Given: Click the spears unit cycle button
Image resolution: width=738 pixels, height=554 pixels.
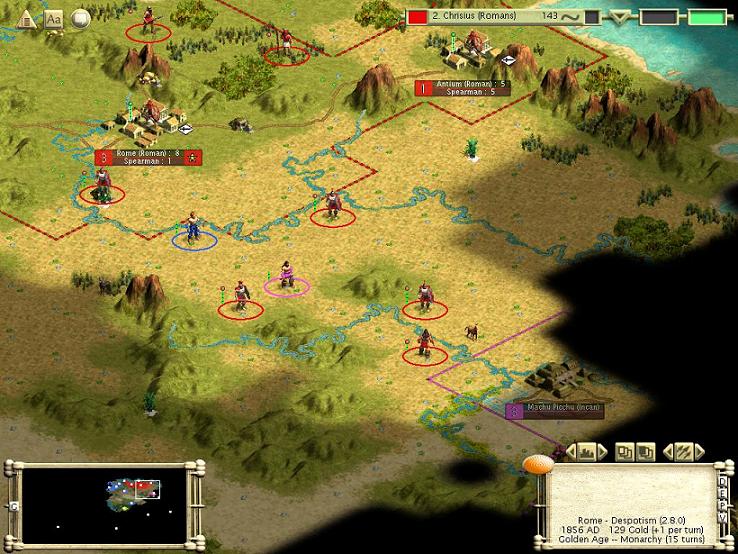Looking at the screenshot, I should coord(683,452).
